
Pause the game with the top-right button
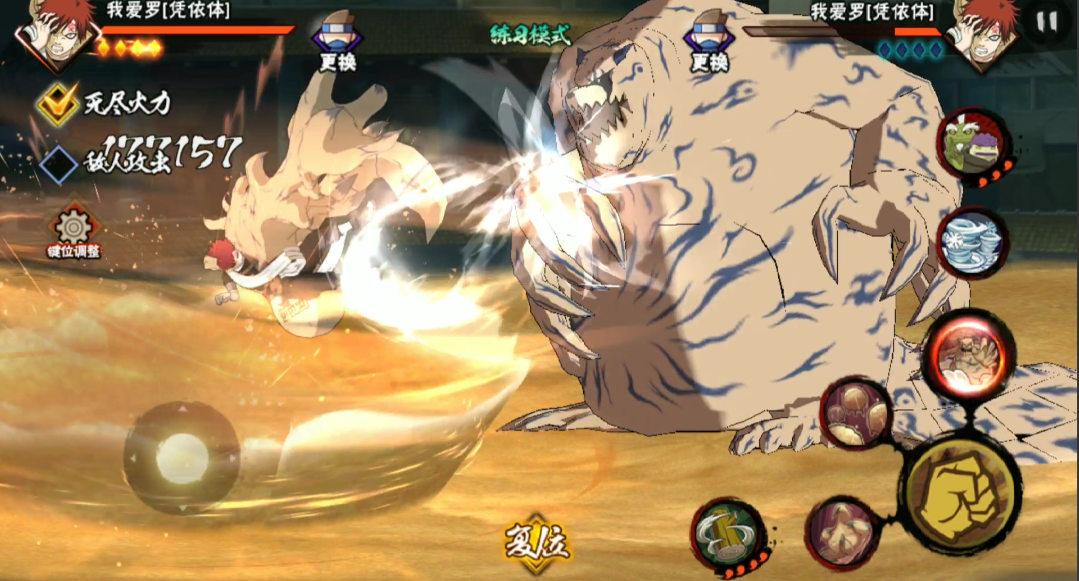point(1047,23)
